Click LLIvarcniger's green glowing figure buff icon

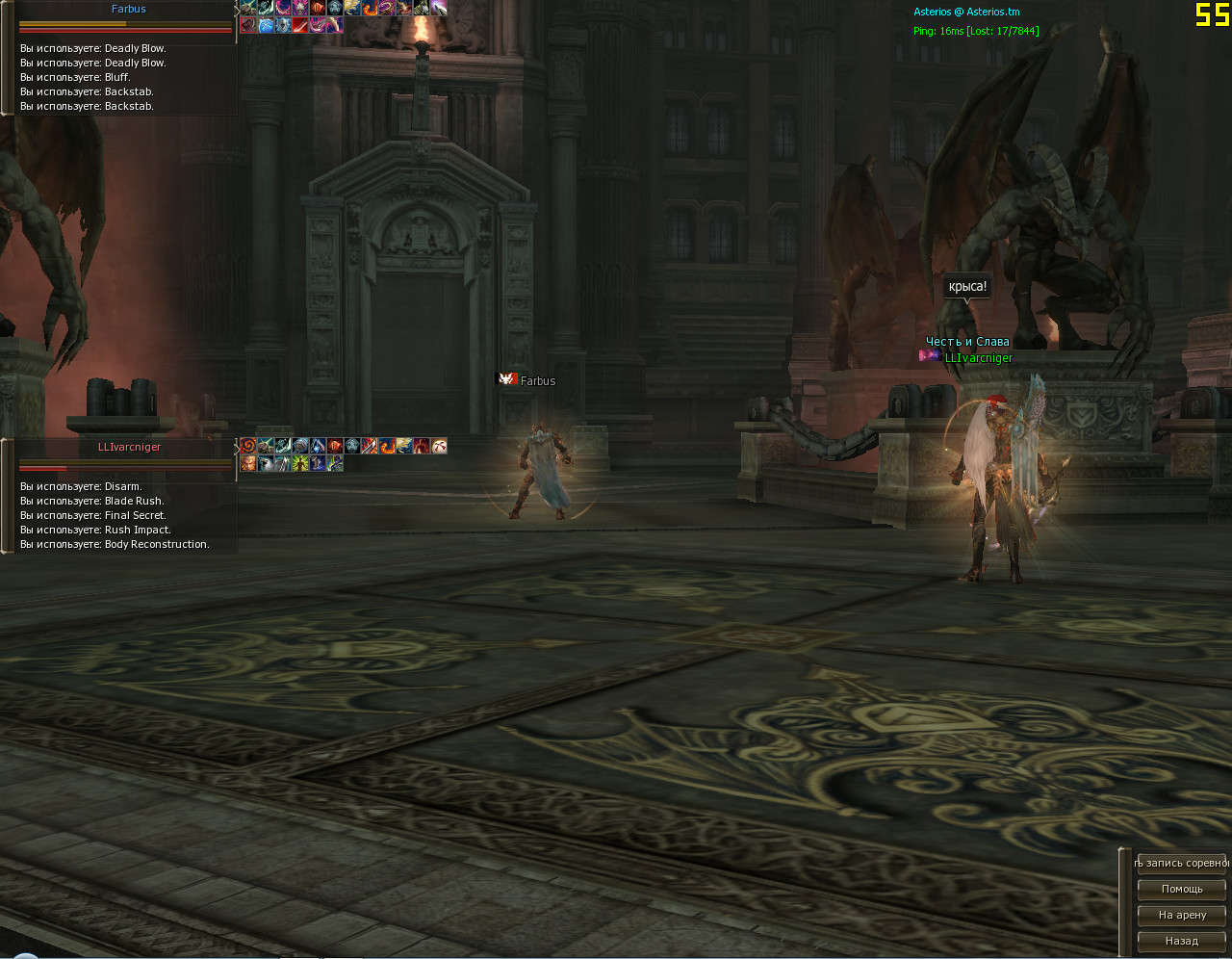point(300,463)
